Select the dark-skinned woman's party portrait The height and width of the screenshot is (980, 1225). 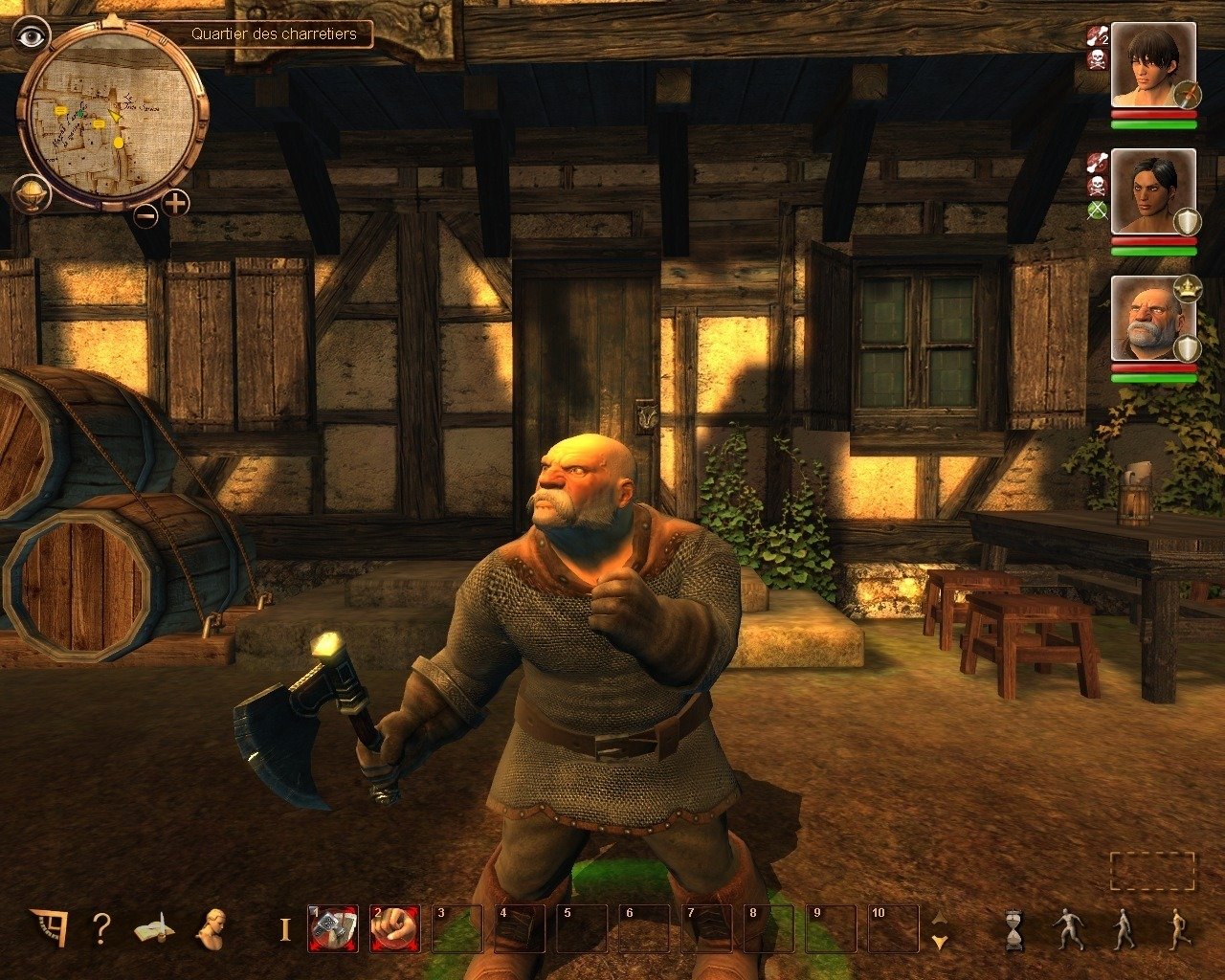[x=1152, y=190]
